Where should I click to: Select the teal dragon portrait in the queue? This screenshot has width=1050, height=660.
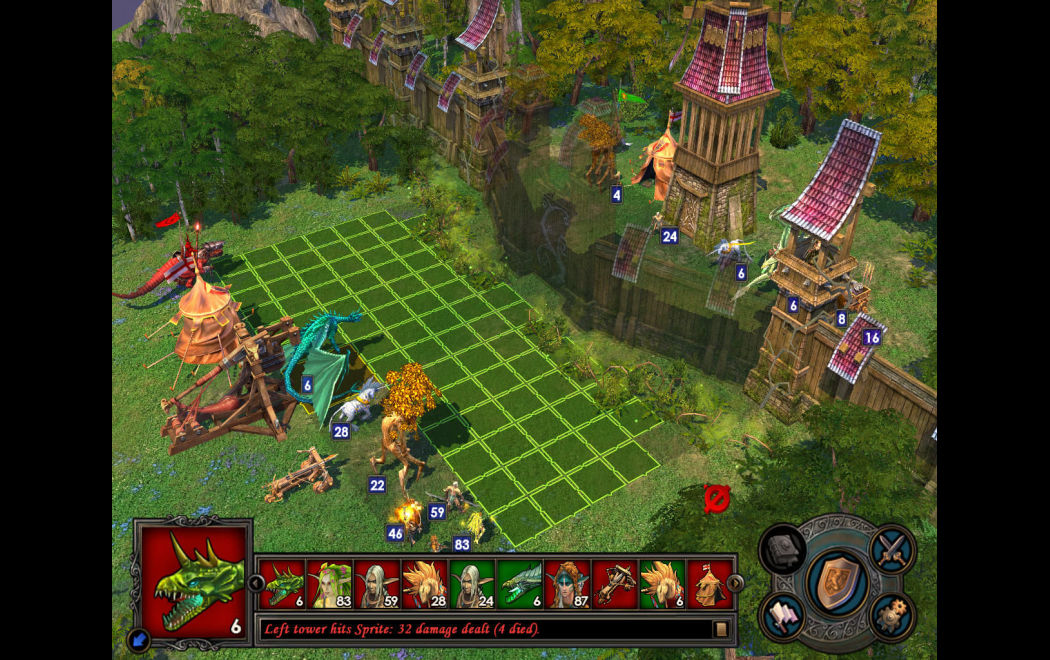pyautogui.click(x=519, y=584)
